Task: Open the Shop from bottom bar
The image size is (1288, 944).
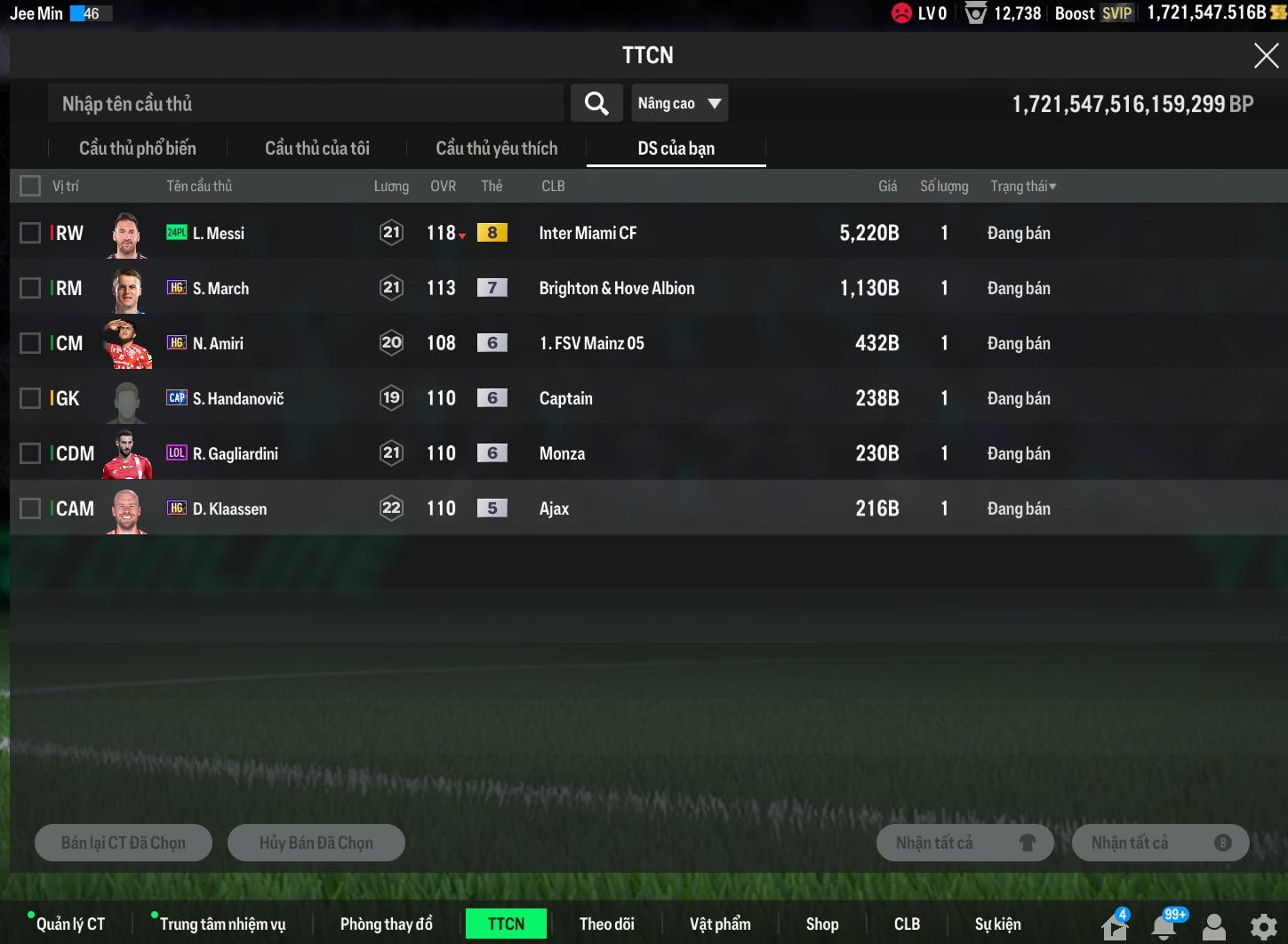Action: click(822, 924)
